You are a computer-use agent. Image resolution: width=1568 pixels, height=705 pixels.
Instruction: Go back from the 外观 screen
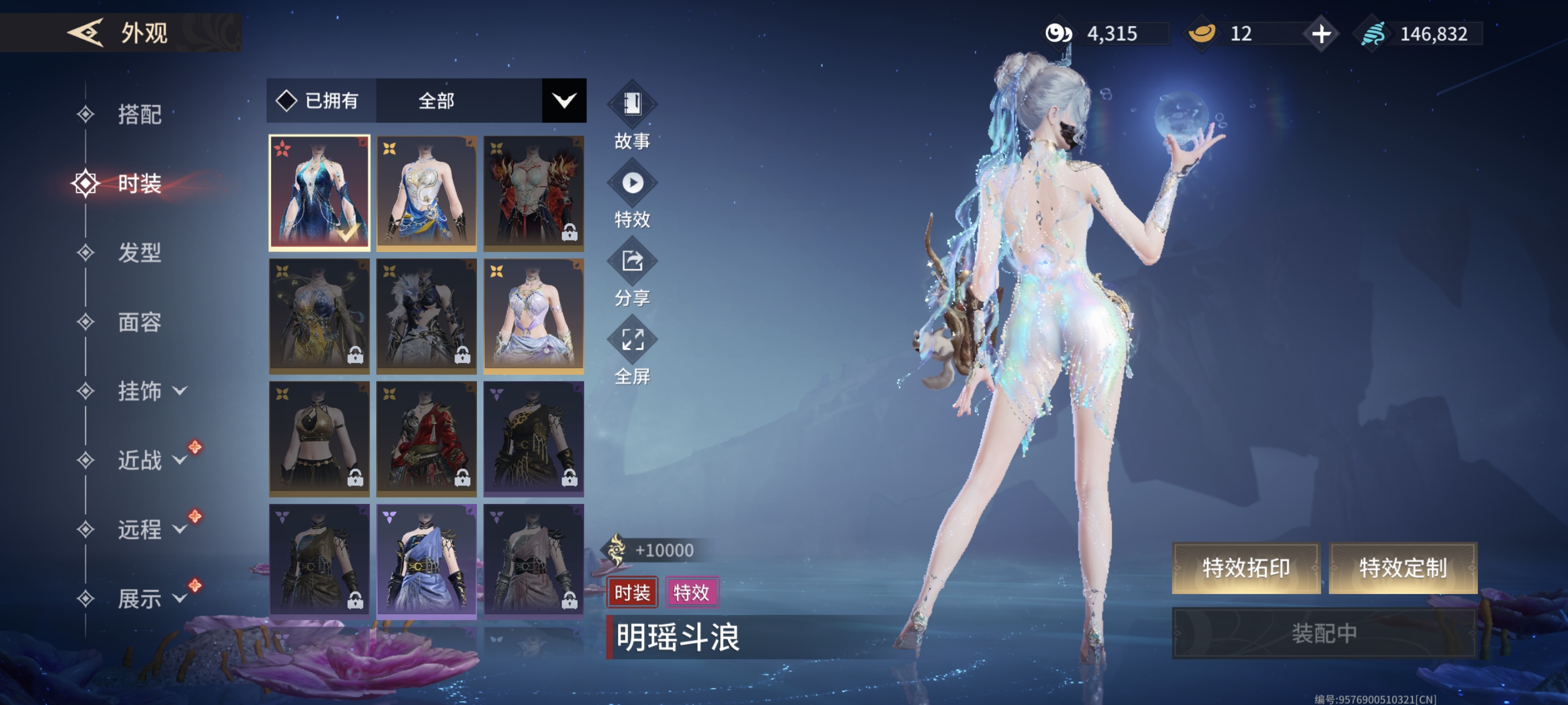[x=85, y=32]
